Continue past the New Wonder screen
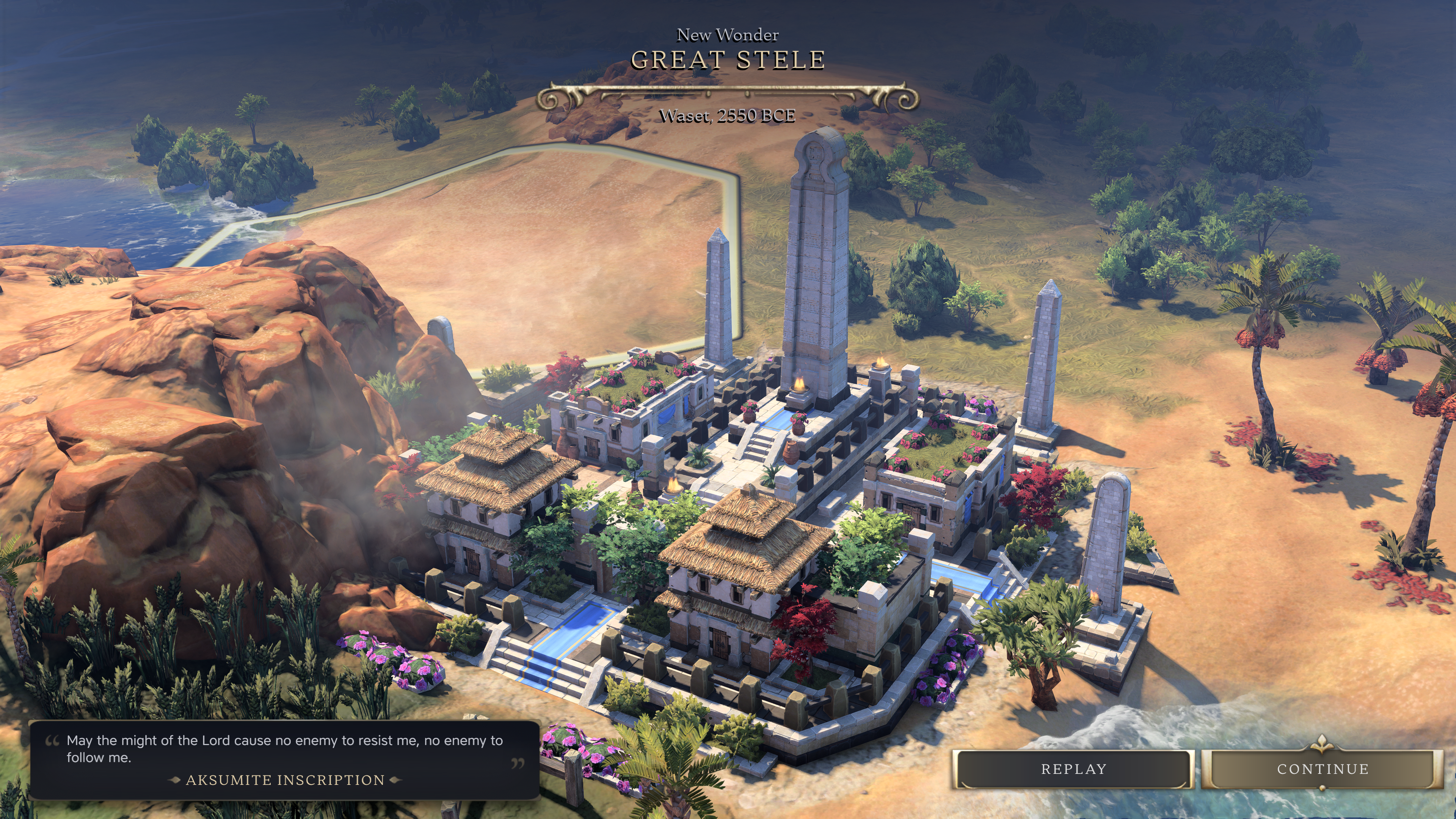 [1322, 769]
